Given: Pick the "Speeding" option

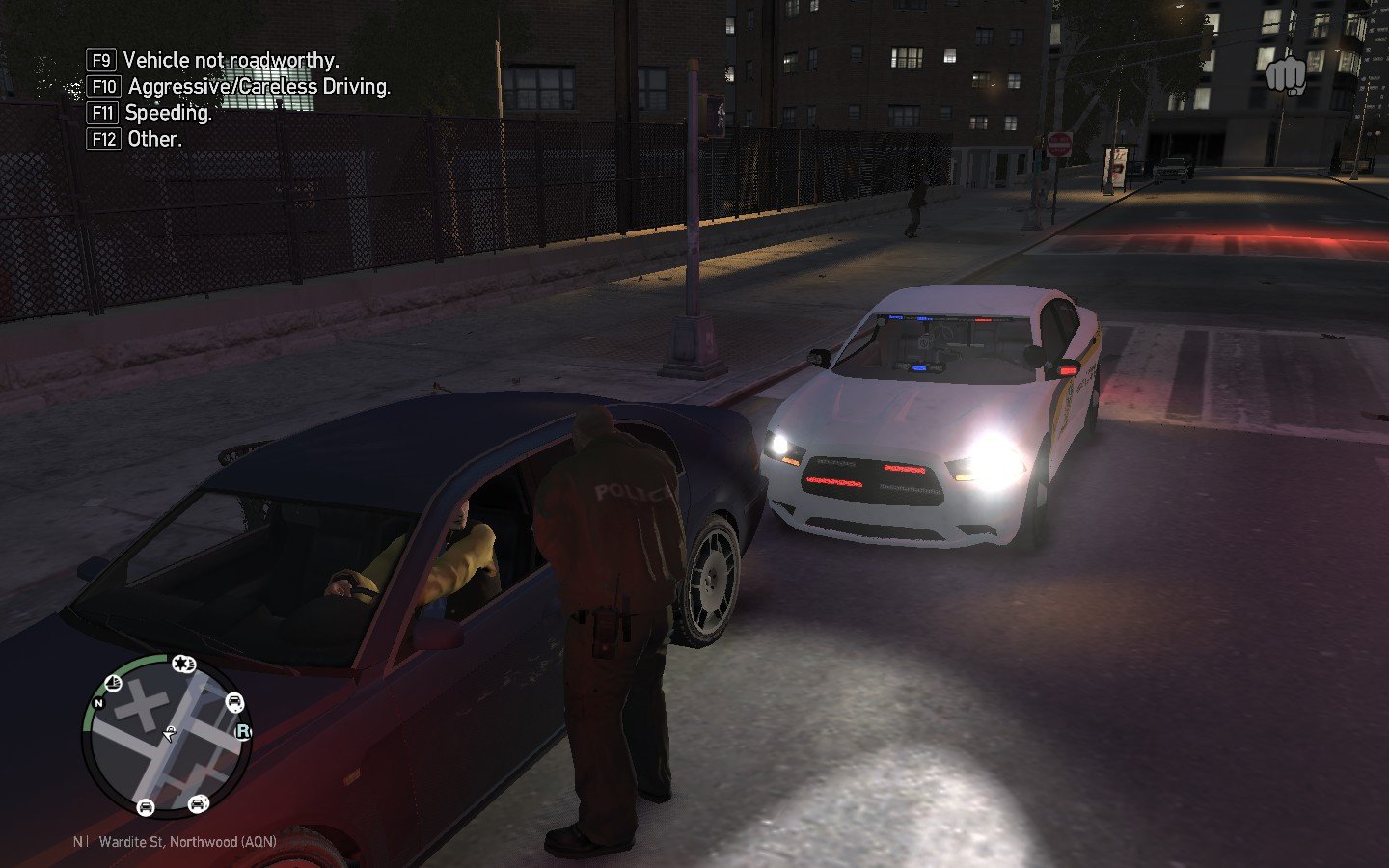Looking at the screenshot, I should [168, 113].
